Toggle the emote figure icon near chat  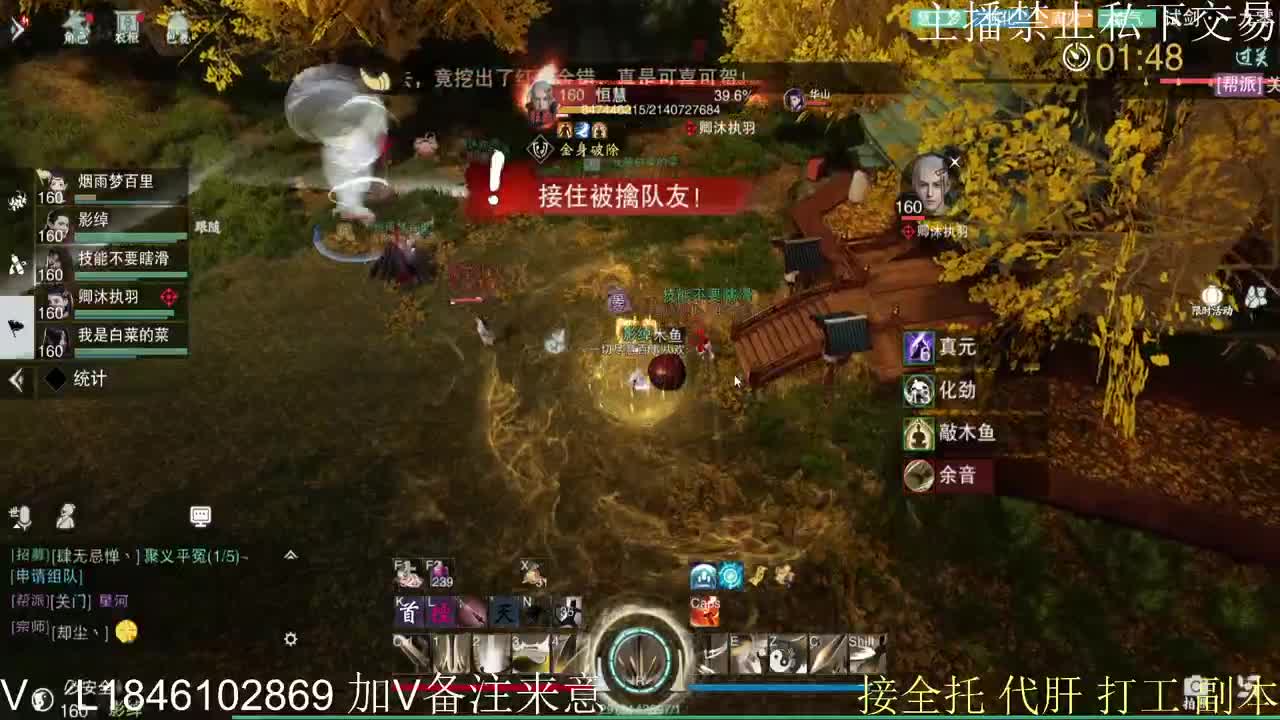[x=66, y=518]
